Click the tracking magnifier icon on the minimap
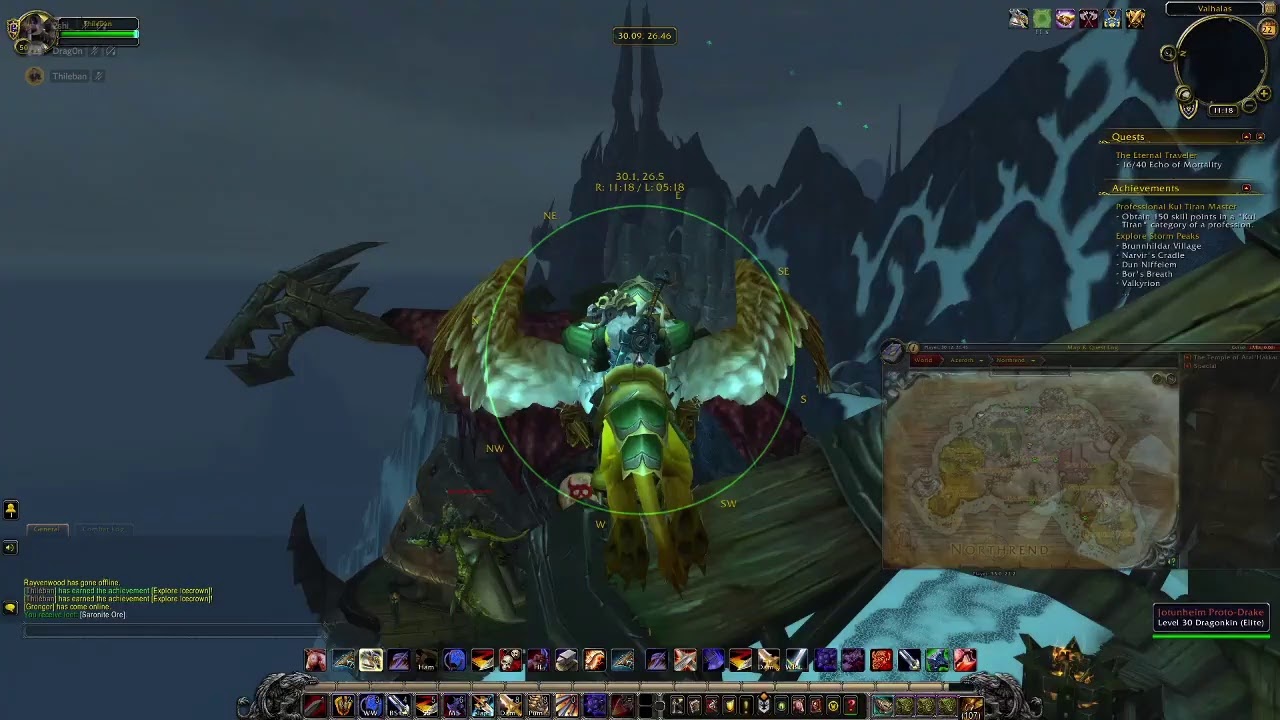The width and height of the screenshot is (1280, 720). tap(1167, 53)
